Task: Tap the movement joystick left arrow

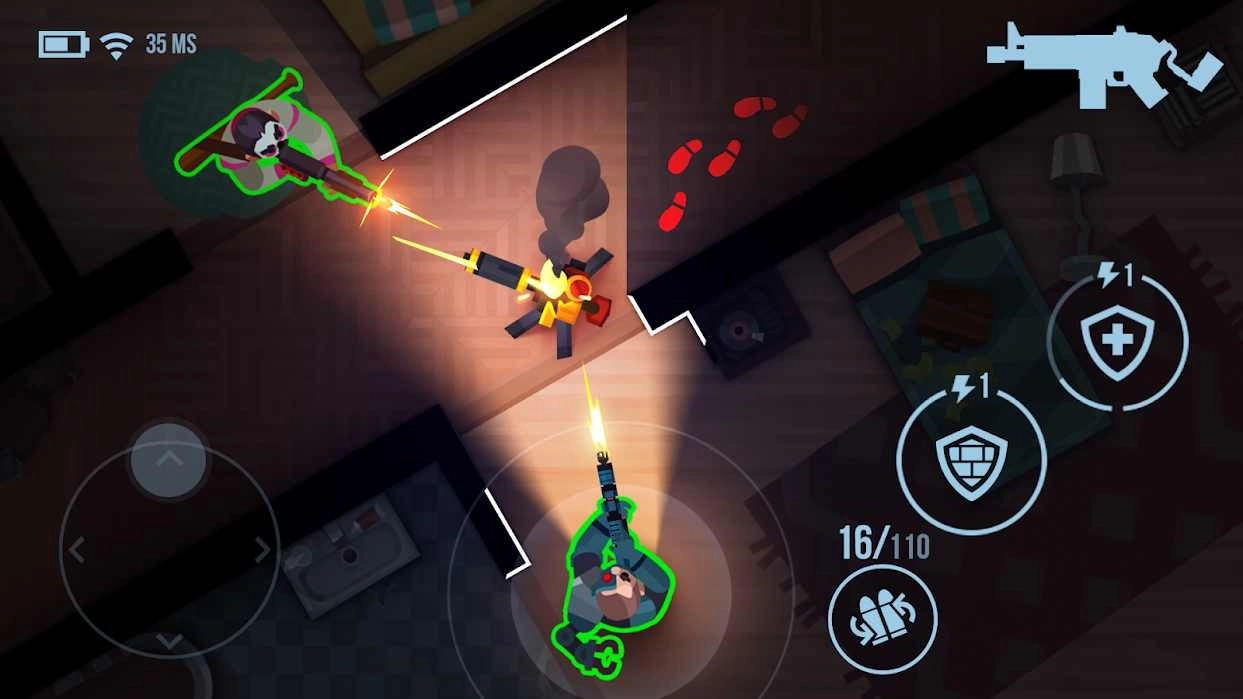Action: tap(77, 549)
